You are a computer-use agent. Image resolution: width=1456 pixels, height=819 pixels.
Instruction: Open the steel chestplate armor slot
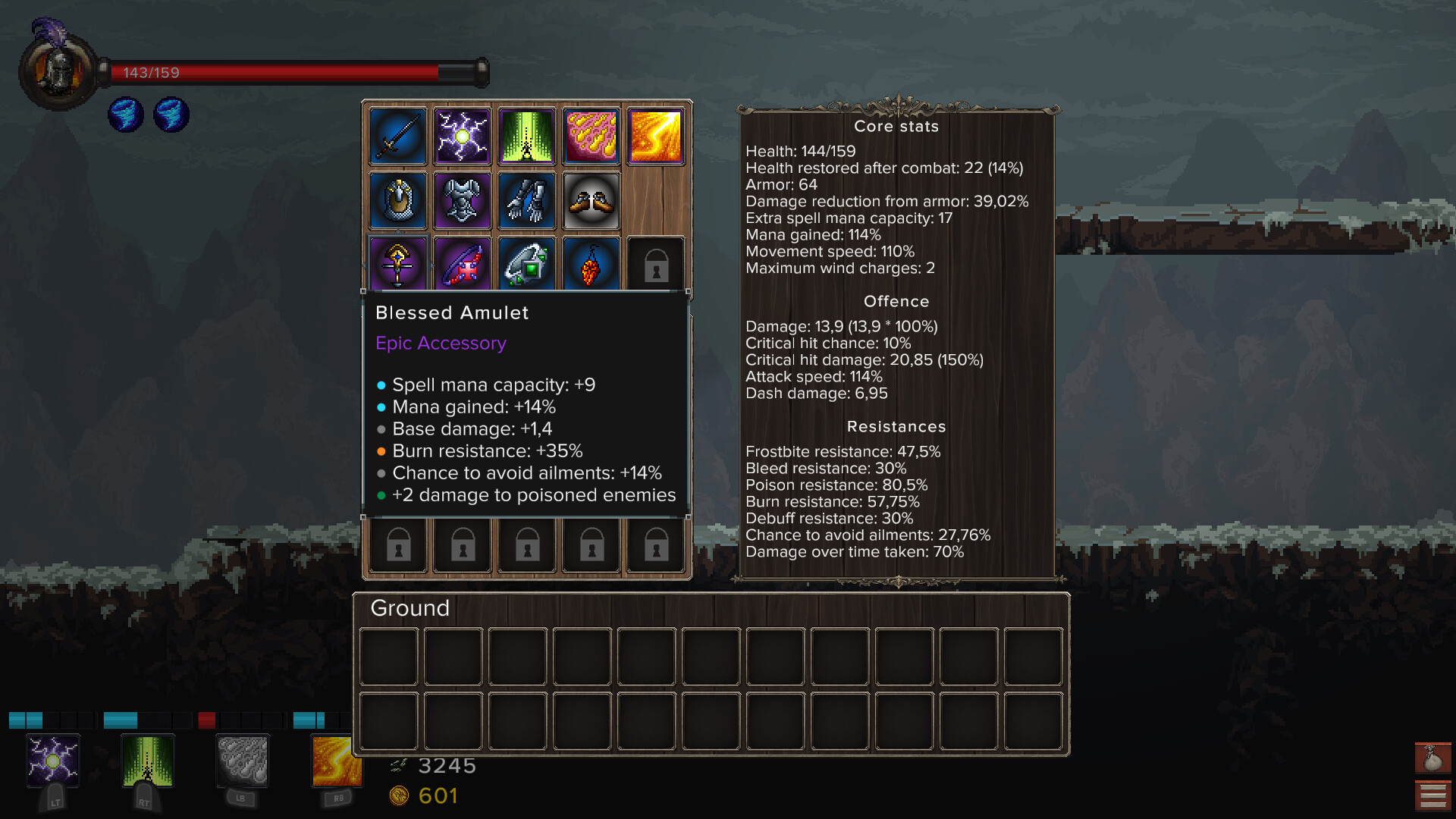point(462,201)
